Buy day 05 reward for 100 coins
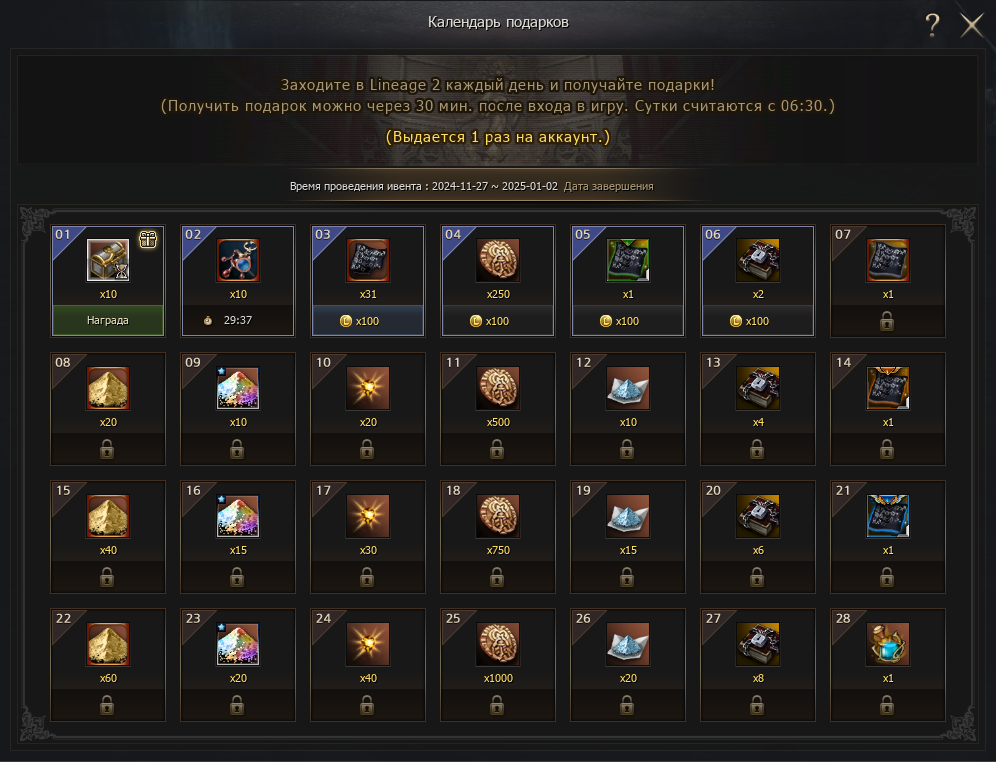996x762 pixels. pos(627,321)
